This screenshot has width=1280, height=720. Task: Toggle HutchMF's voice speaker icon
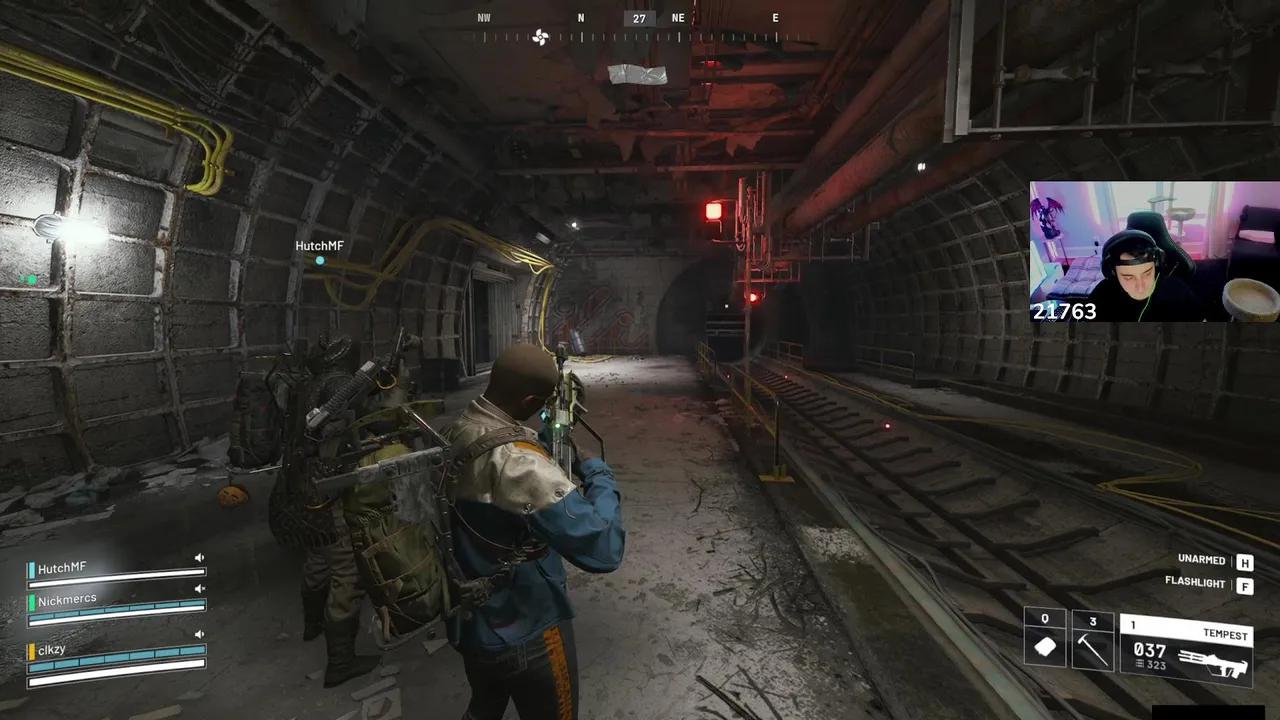pos(199,558)
